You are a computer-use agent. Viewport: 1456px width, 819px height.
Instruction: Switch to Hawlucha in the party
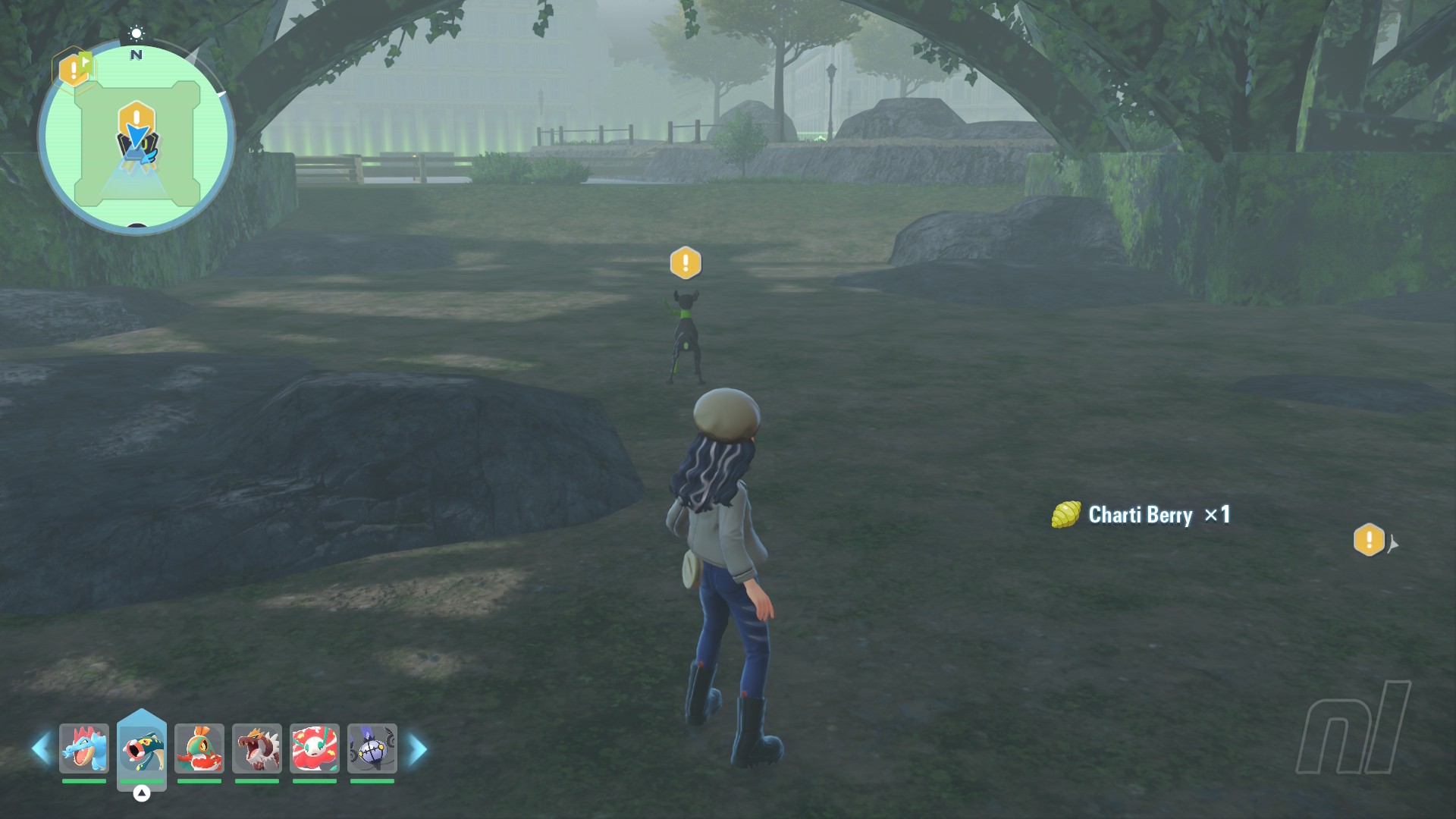point(199,748)
